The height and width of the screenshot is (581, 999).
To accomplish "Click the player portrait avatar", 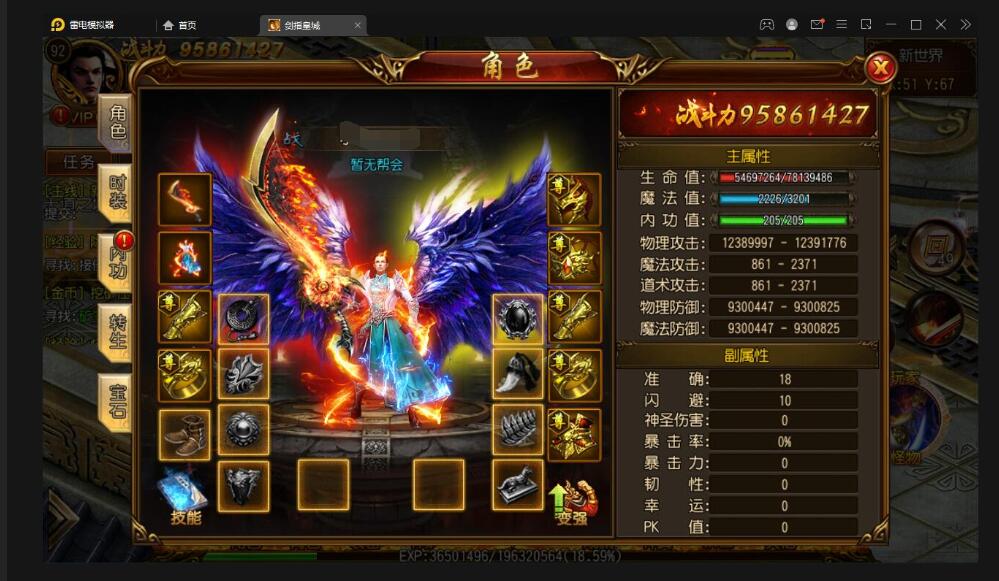I will [87, 72].
